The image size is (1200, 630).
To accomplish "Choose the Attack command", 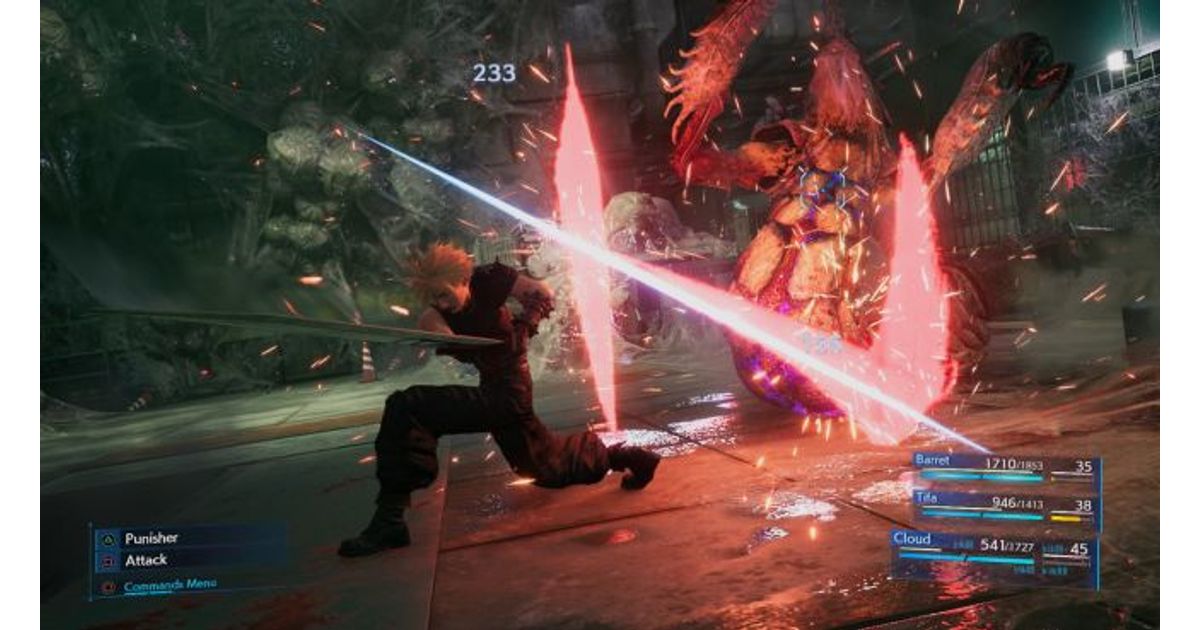I will click(x=146, y=560).
